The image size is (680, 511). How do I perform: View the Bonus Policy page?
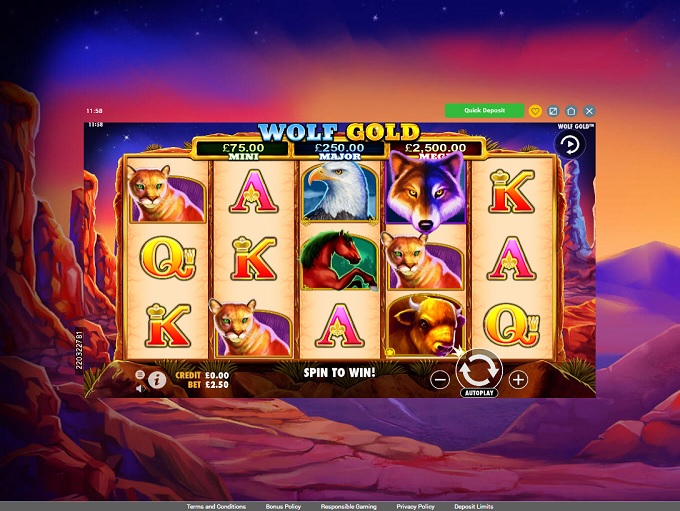tap(283, 507)
